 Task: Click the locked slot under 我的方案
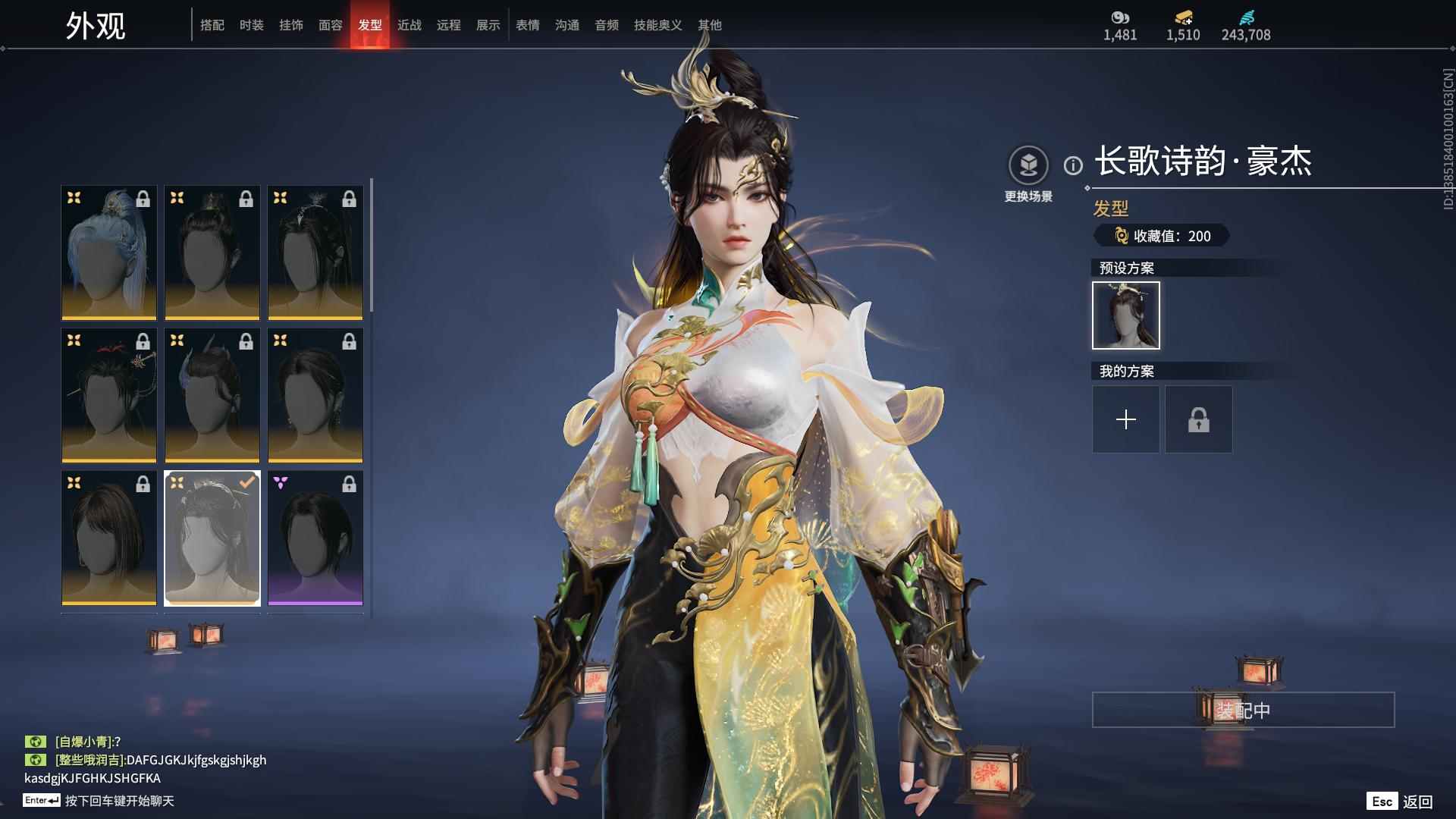click(1198, 419)
